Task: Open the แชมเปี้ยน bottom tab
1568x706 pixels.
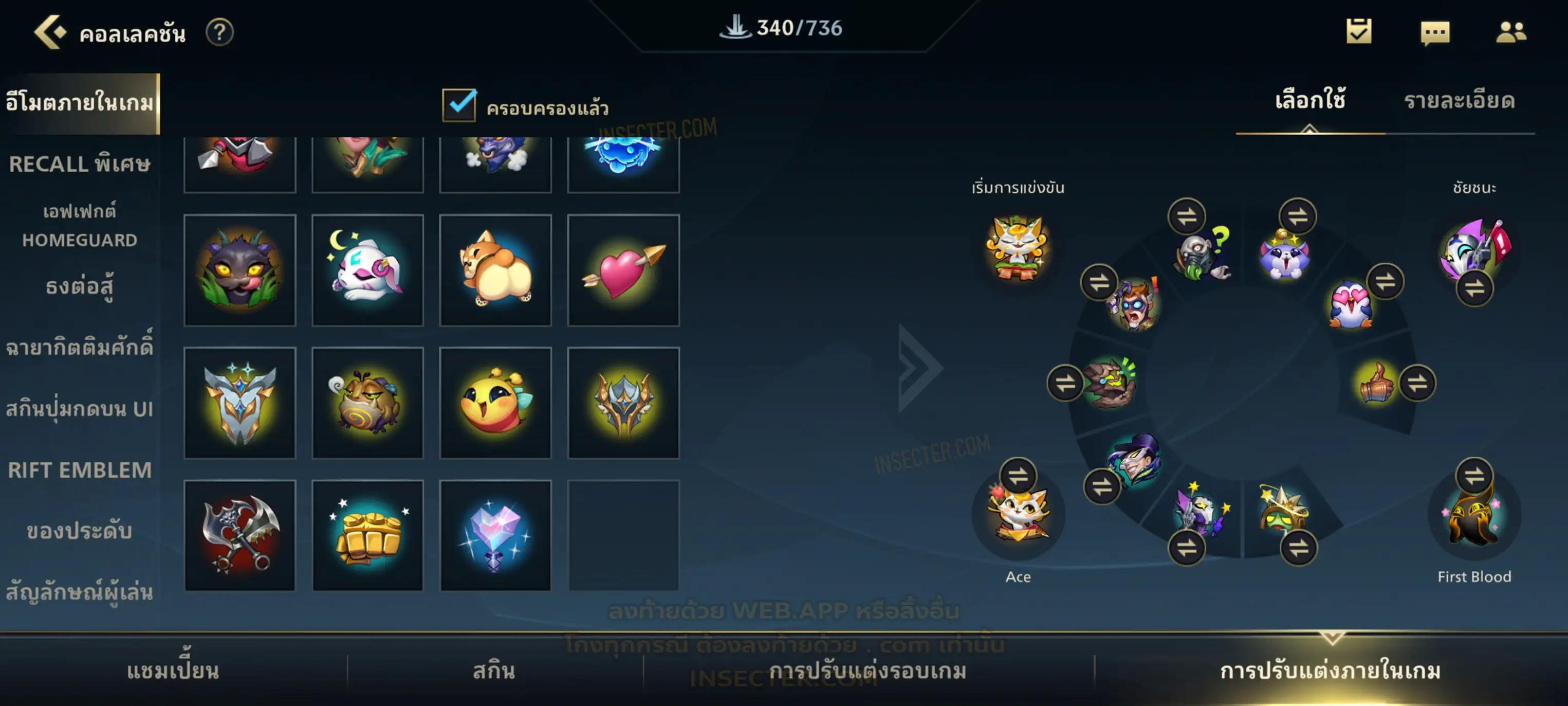Action: [x=173, y=671]
